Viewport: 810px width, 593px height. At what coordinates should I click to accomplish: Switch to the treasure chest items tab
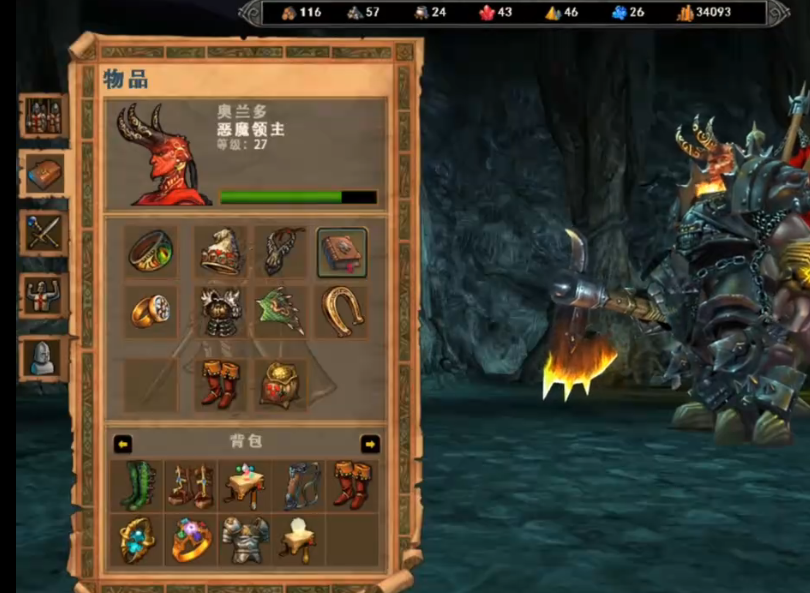click(x=45, y=175)
